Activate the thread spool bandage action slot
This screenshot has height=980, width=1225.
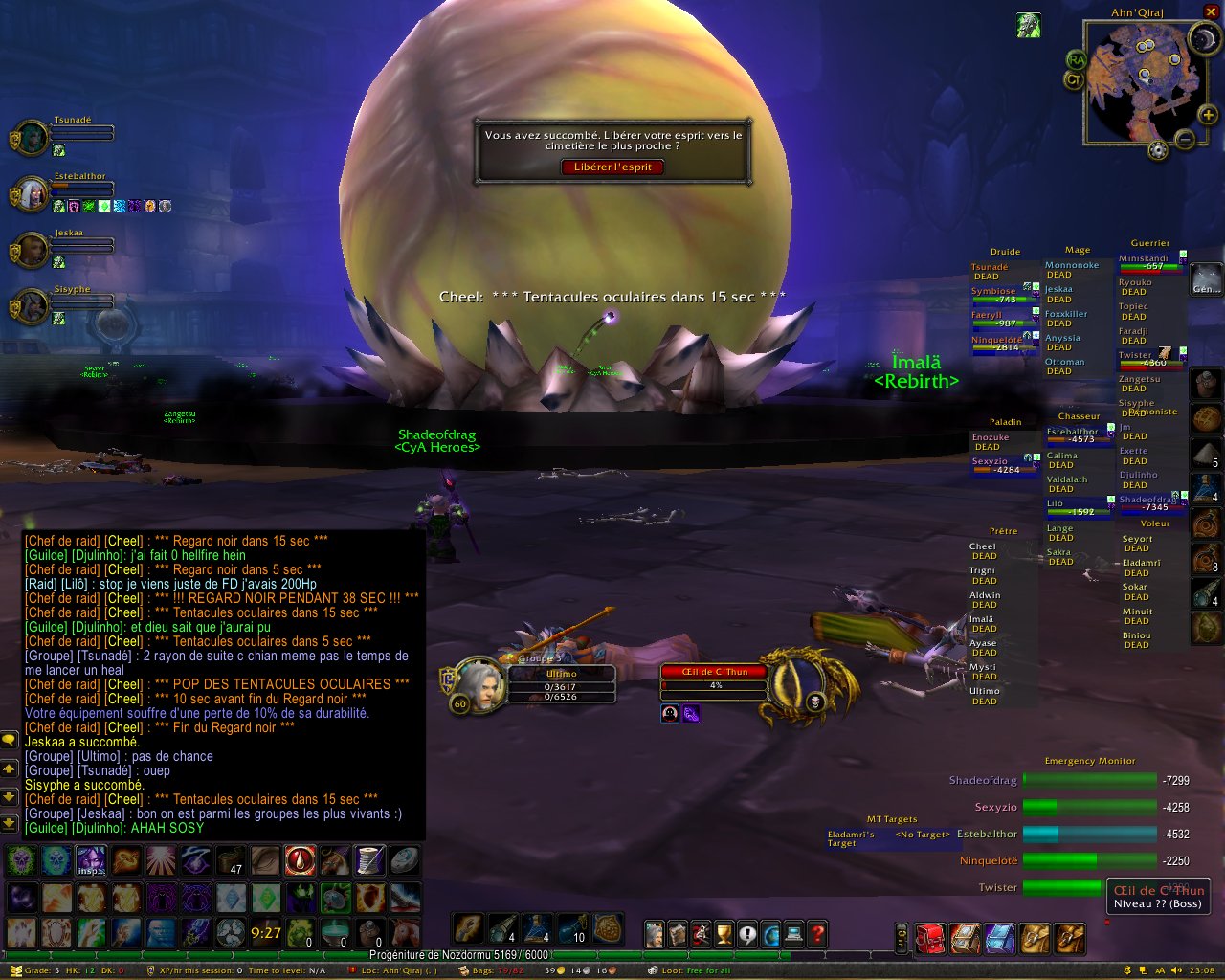point(369,860)
